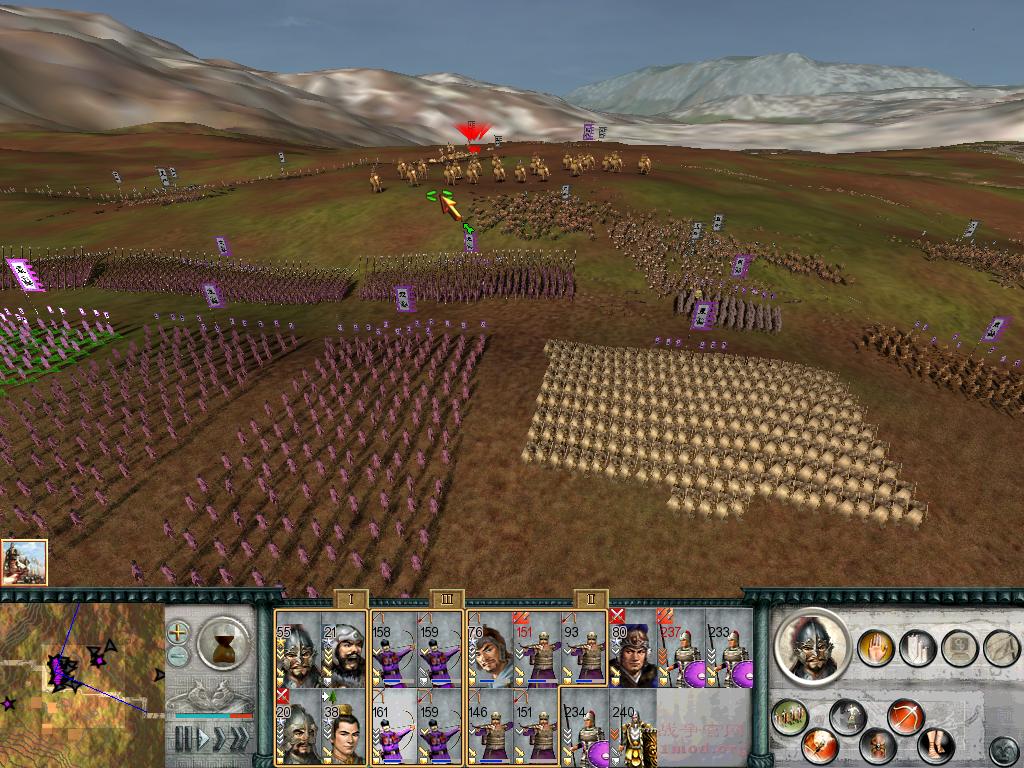Zoom out the minimap with minus button
This screenshot has height=768, width=1024.
click(178, 655)
